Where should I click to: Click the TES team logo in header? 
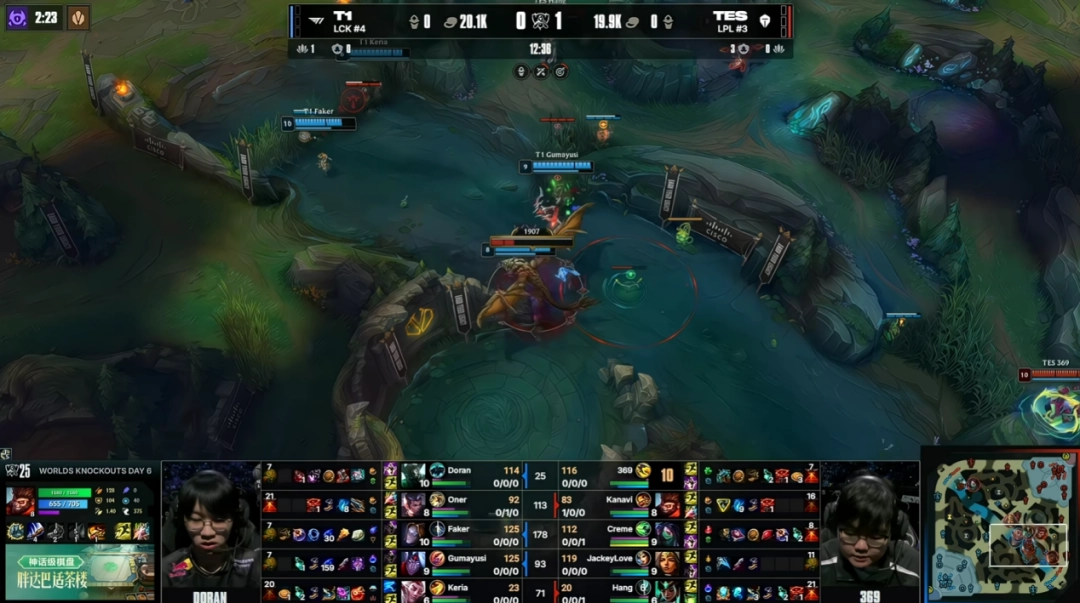(766, 18)
